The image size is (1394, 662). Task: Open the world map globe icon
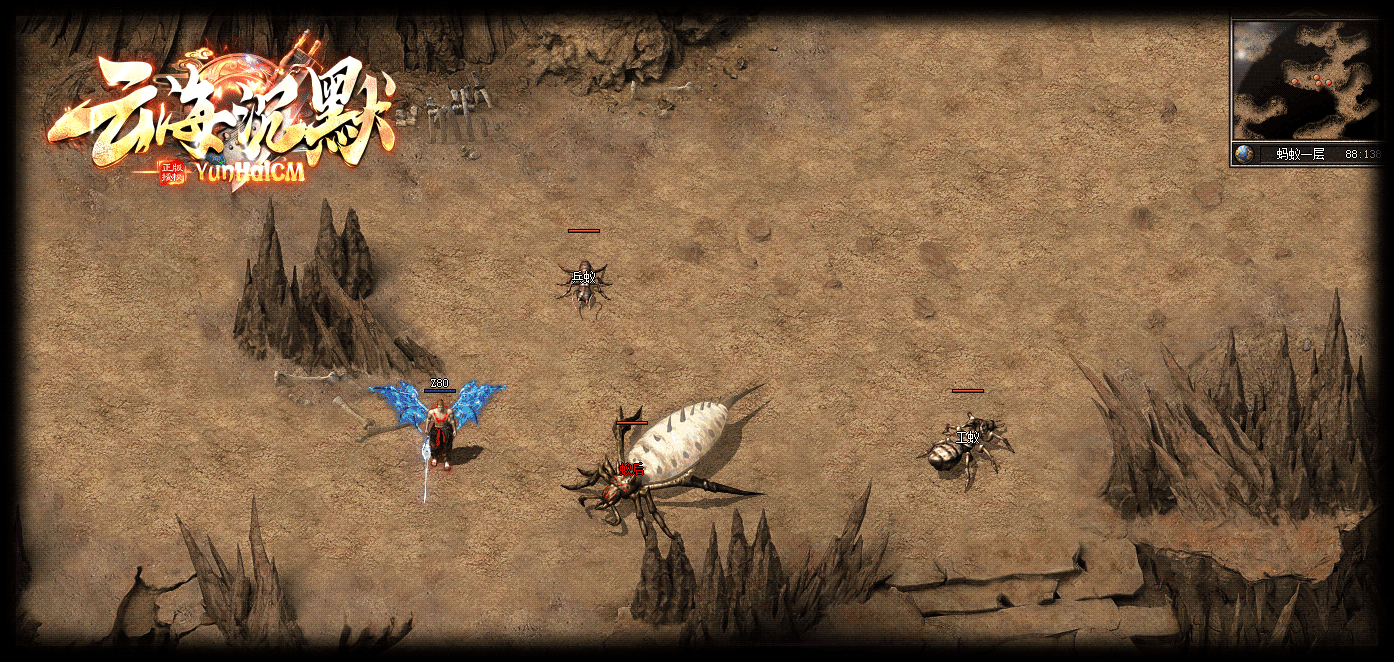click(1245, 154)
